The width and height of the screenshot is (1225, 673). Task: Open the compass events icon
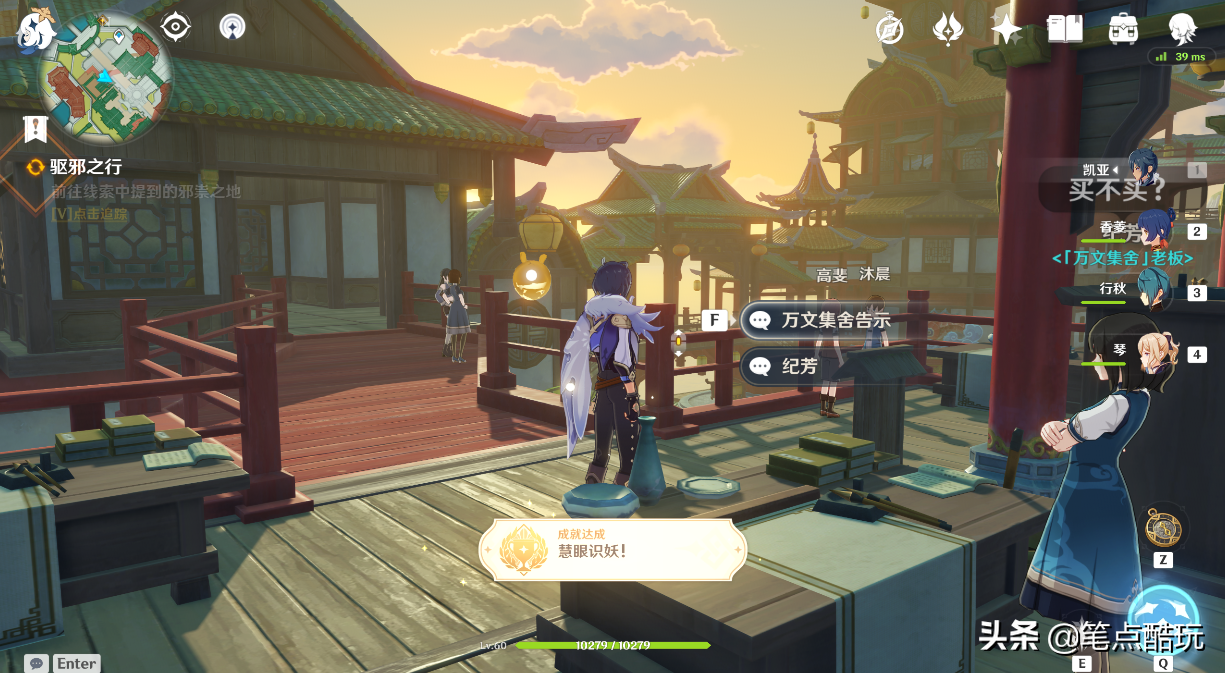click(889, 29)
